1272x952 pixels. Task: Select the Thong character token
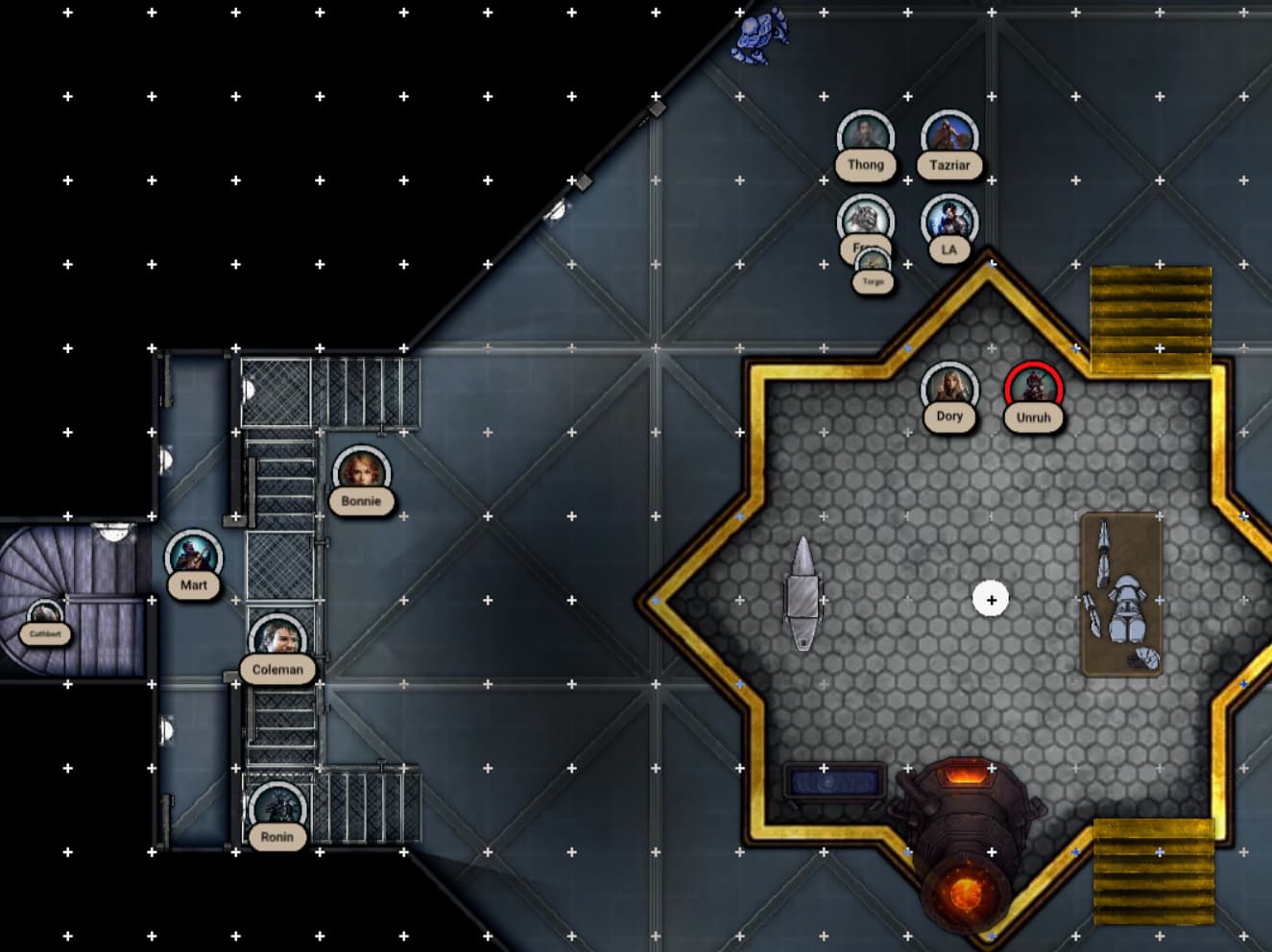(x=865, y=138)
